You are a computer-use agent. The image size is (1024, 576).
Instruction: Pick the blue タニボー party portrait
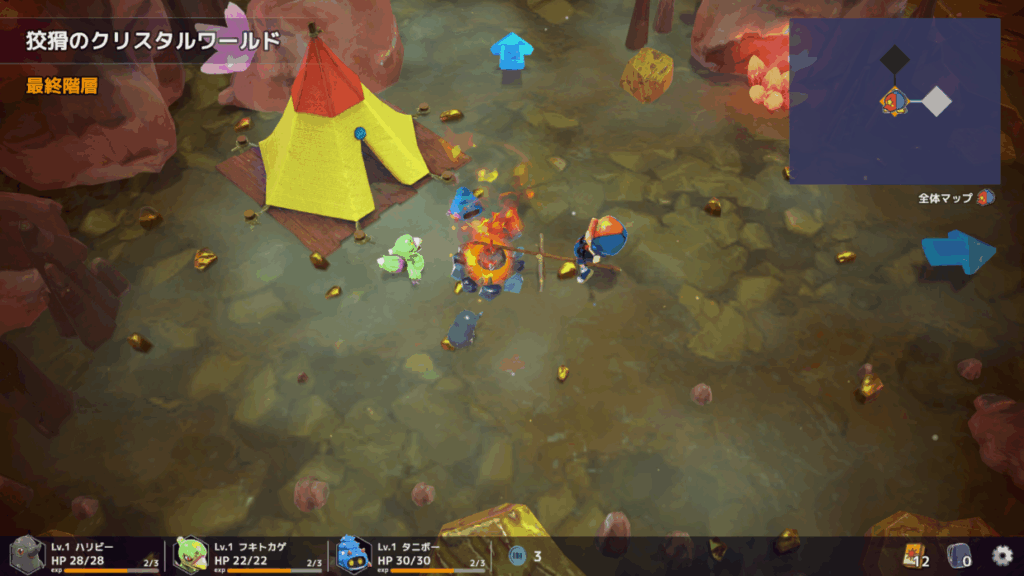(x=354, y=554)
